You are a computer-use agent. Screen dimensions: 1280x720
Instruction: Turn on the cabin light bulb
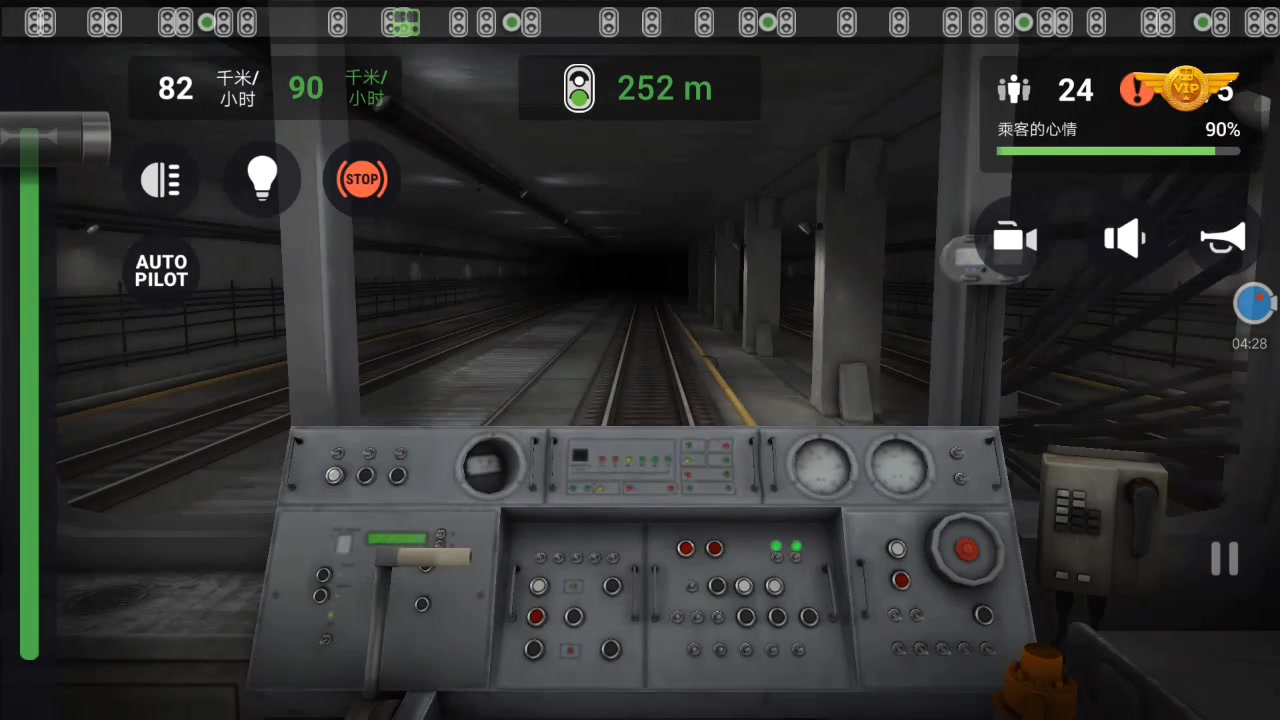point(261,178)
